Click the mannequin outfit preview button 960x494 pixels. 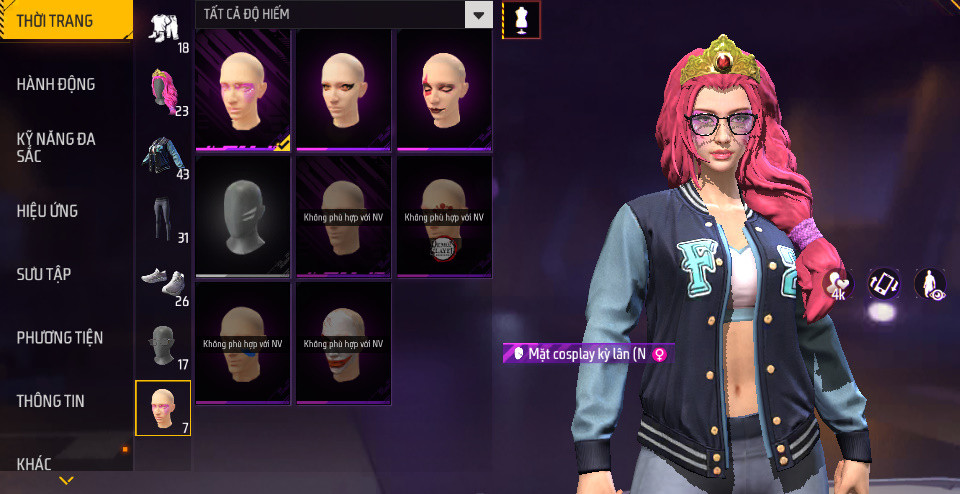click(521, 19)
